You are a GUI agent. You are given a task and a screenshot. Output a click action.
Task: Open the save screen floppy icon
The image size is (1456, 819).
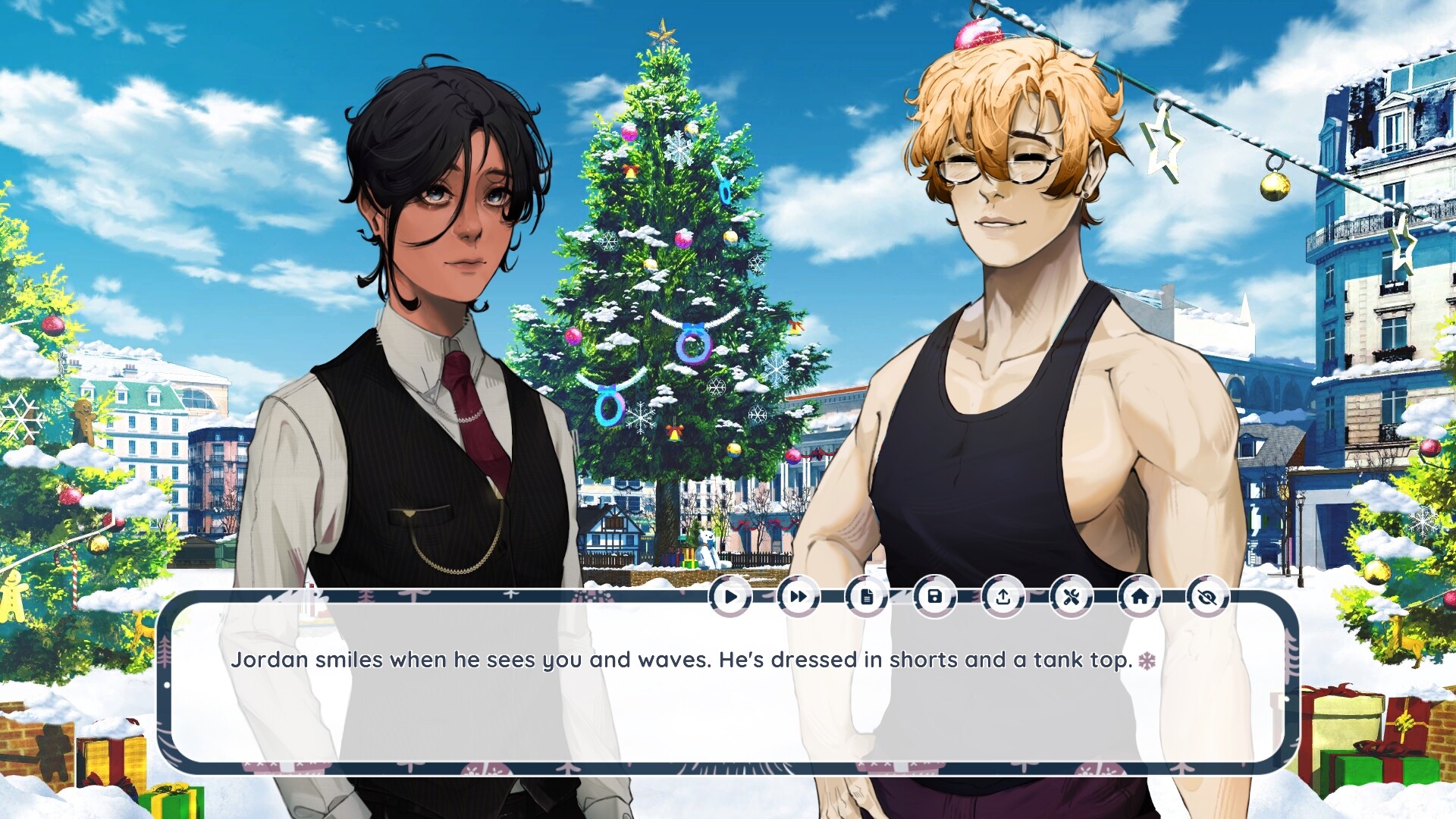pyautogui.click(x=934, y=596)
